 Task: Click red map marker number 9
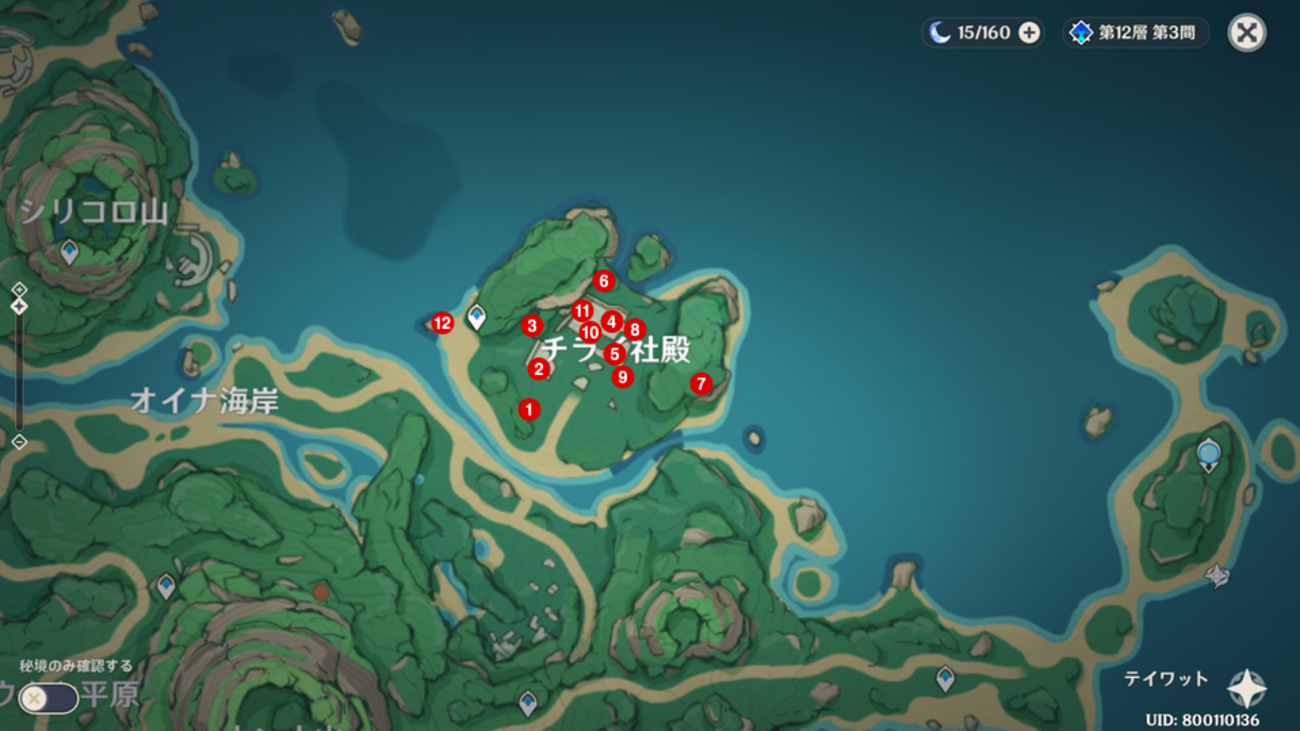(623, 377)
